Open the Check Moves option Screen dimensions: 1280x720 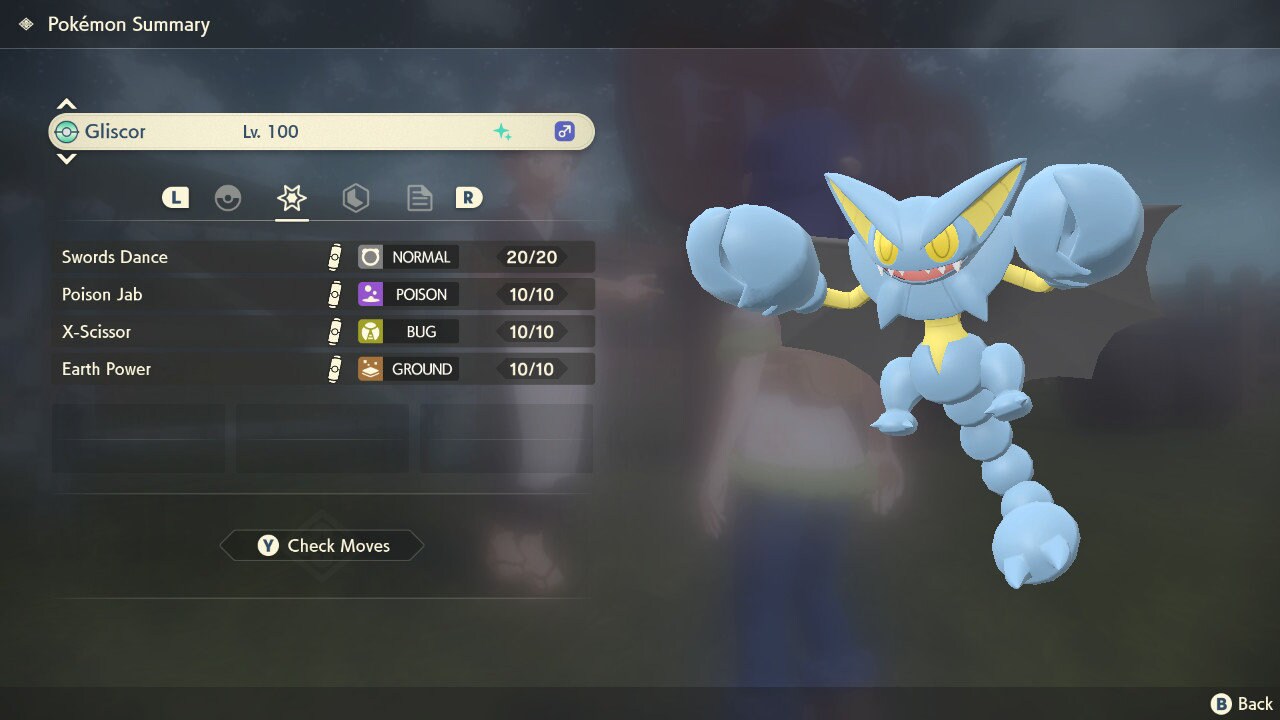322,546
